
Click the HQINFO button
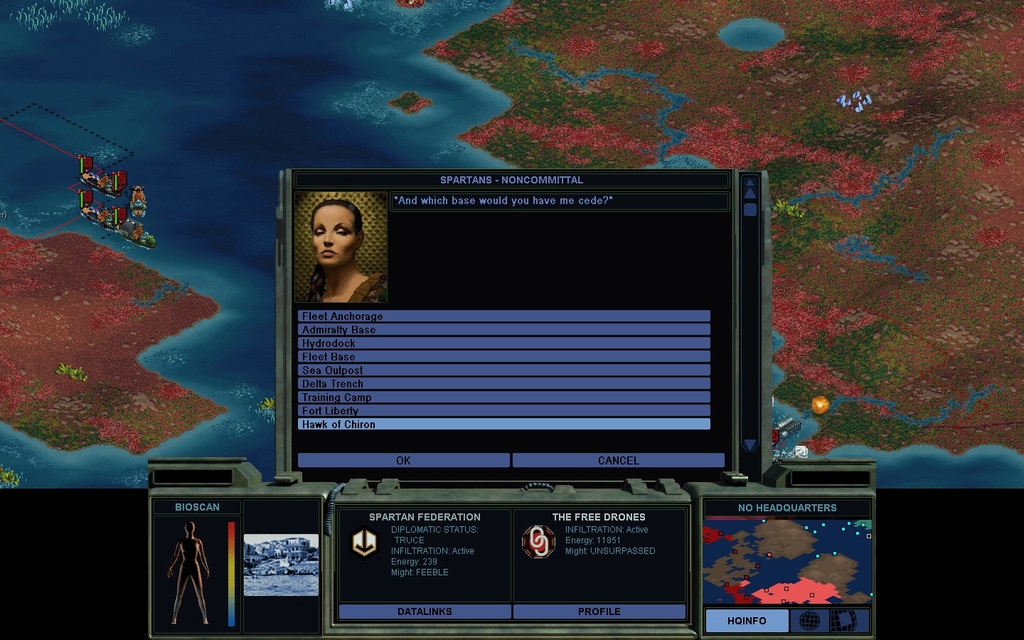pos(746,621)
